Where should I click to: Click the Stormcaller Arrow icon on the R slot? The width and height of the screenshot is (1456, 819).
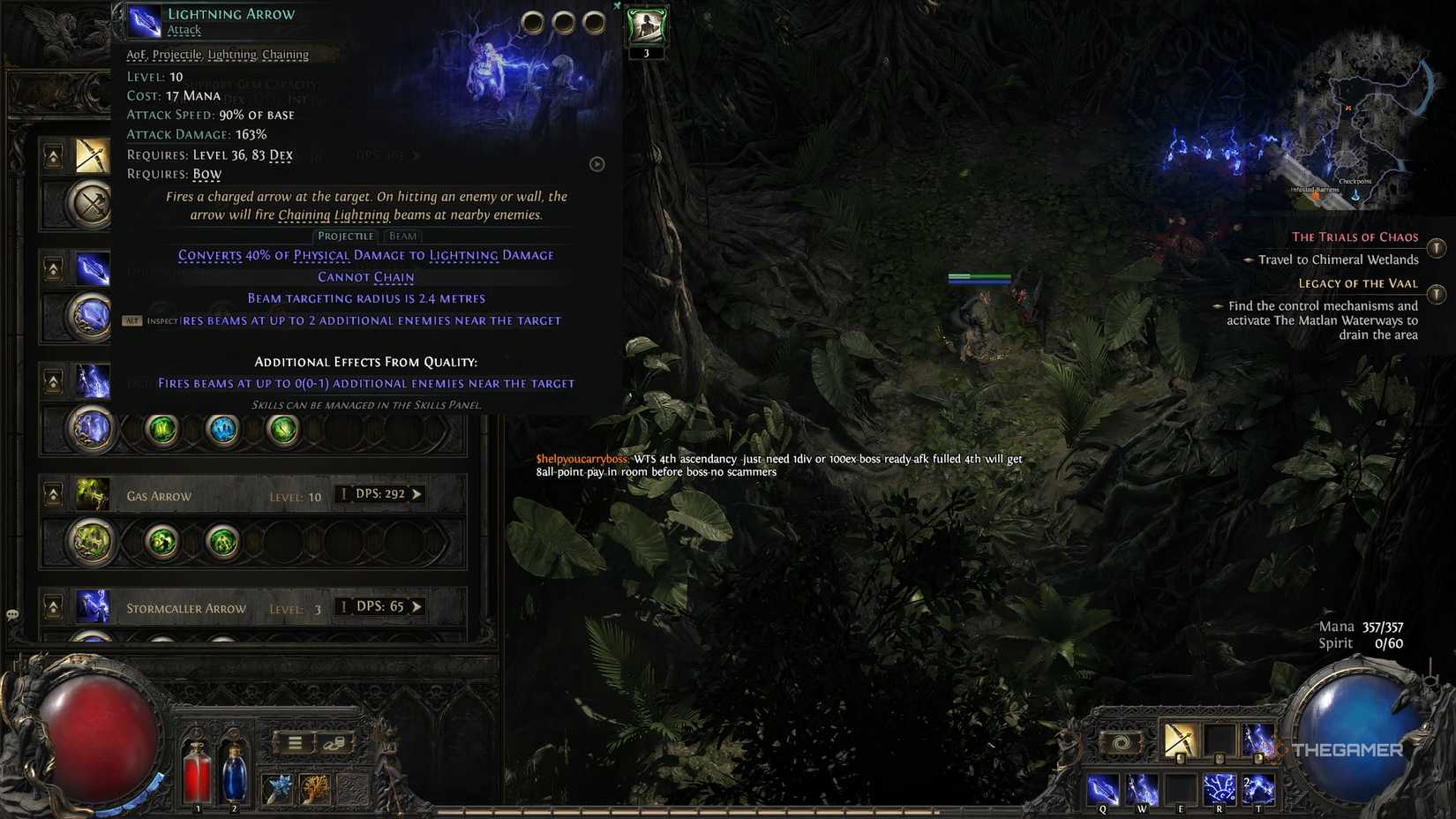pyautogui.click(x=1220, y=789)
